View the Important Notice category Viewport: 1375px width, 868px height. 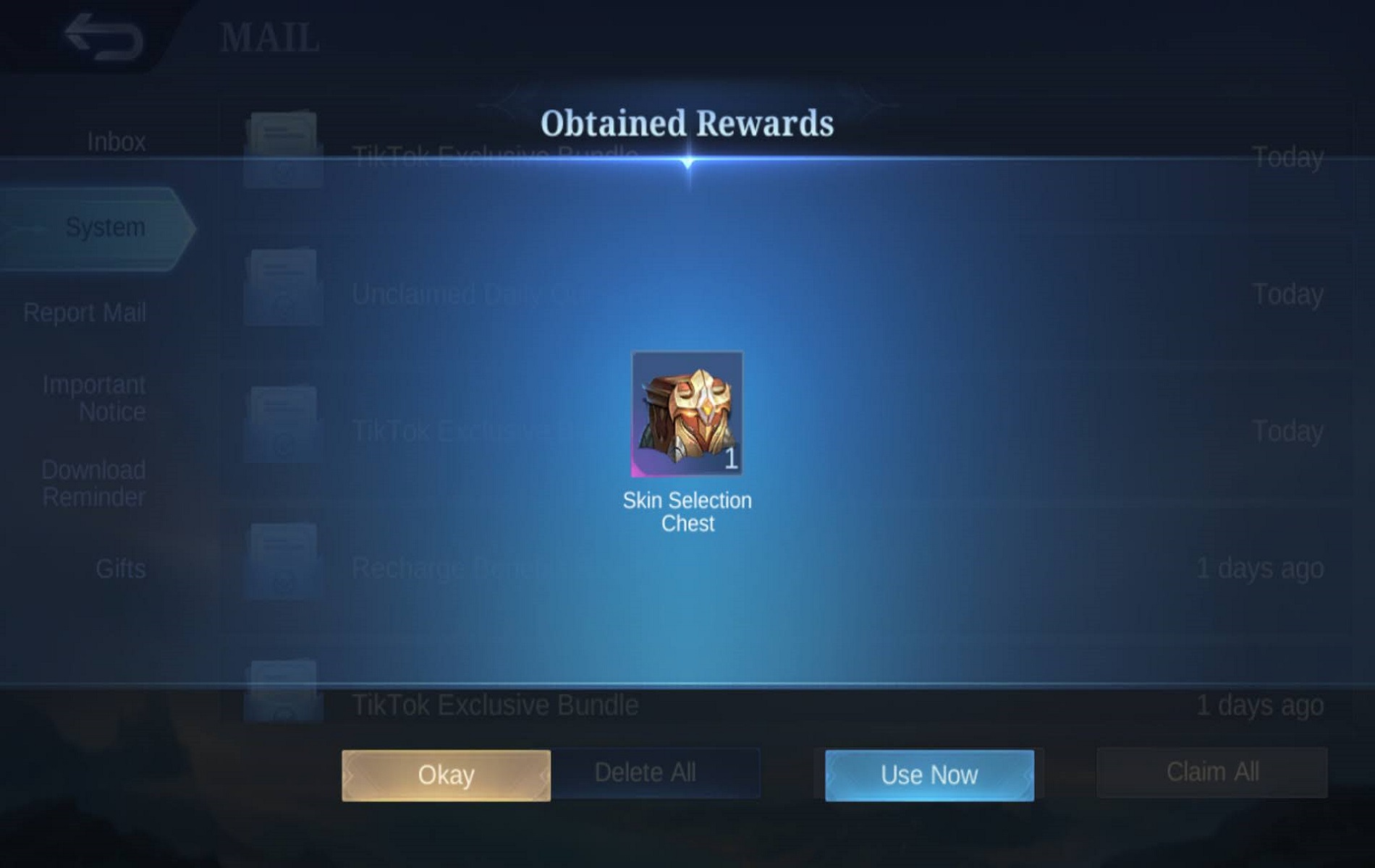(94, 397)
